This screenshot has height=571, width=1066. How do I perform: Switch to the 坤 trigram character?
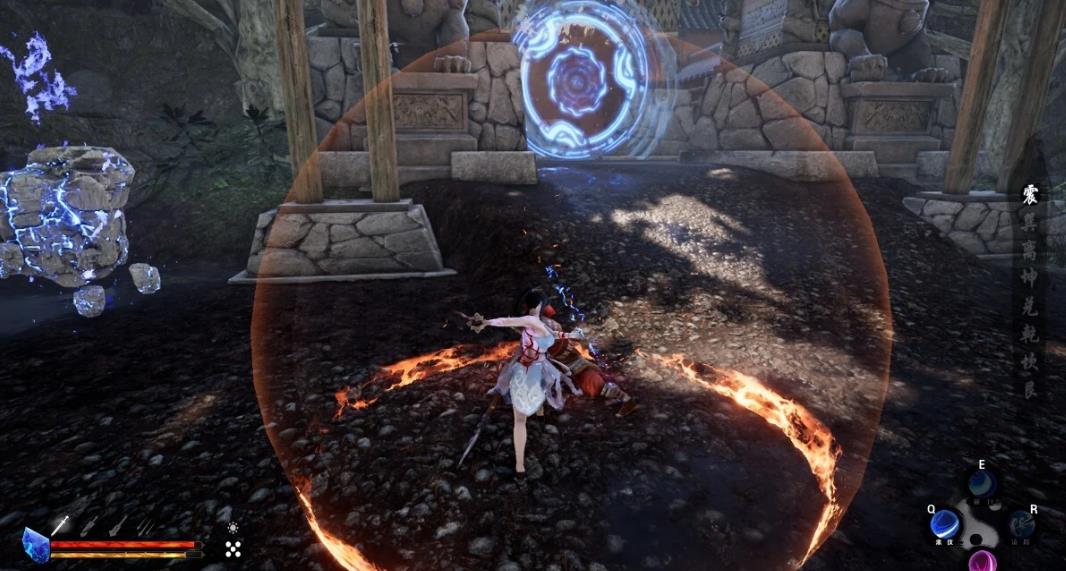pyautogui.click(x=1031, y=276)
